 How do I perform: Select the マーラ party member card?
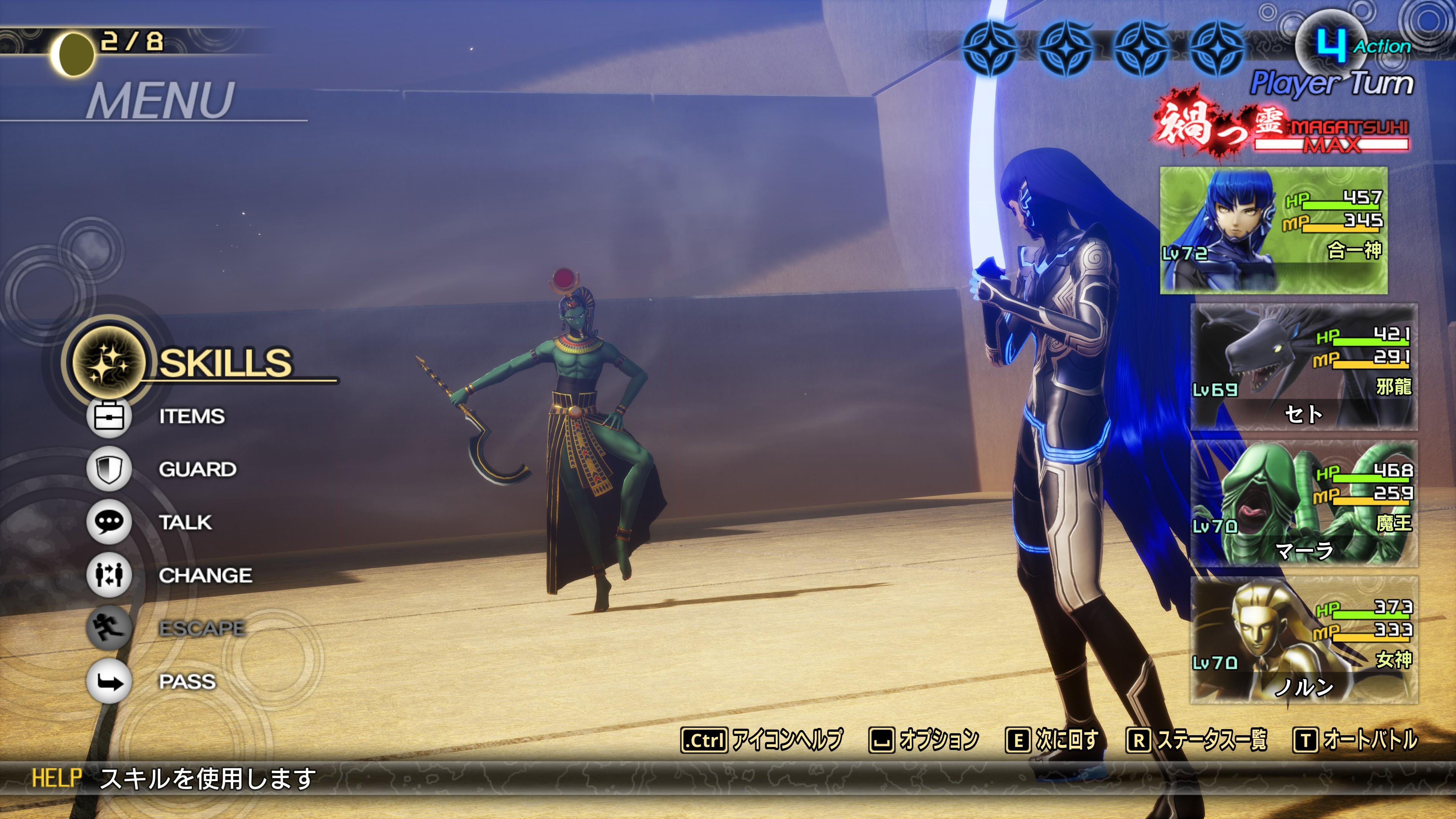[1304, 504]
